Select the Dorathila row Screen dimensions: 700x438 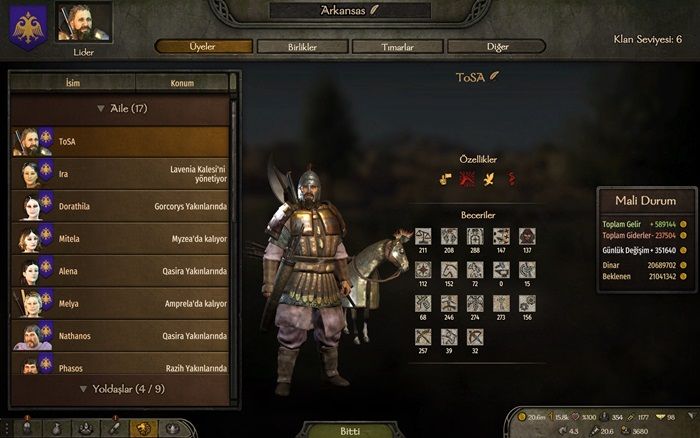pos(120,206)
